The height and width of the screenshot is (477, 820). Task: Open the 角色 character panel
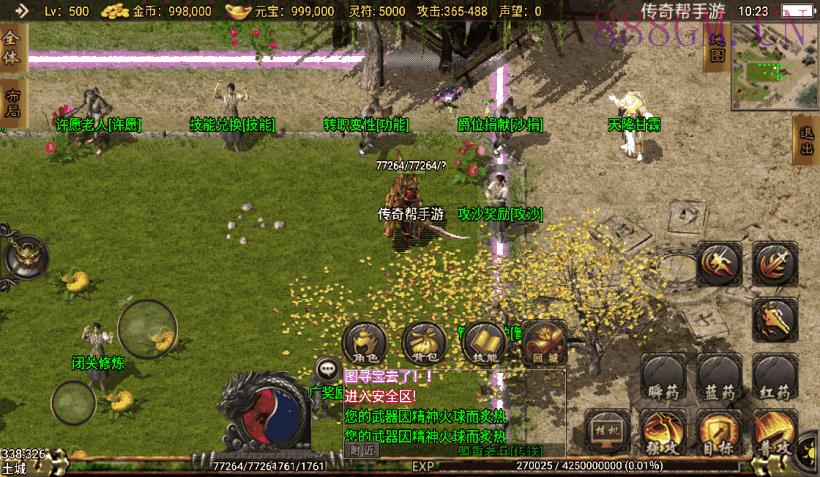pos(366,344)
